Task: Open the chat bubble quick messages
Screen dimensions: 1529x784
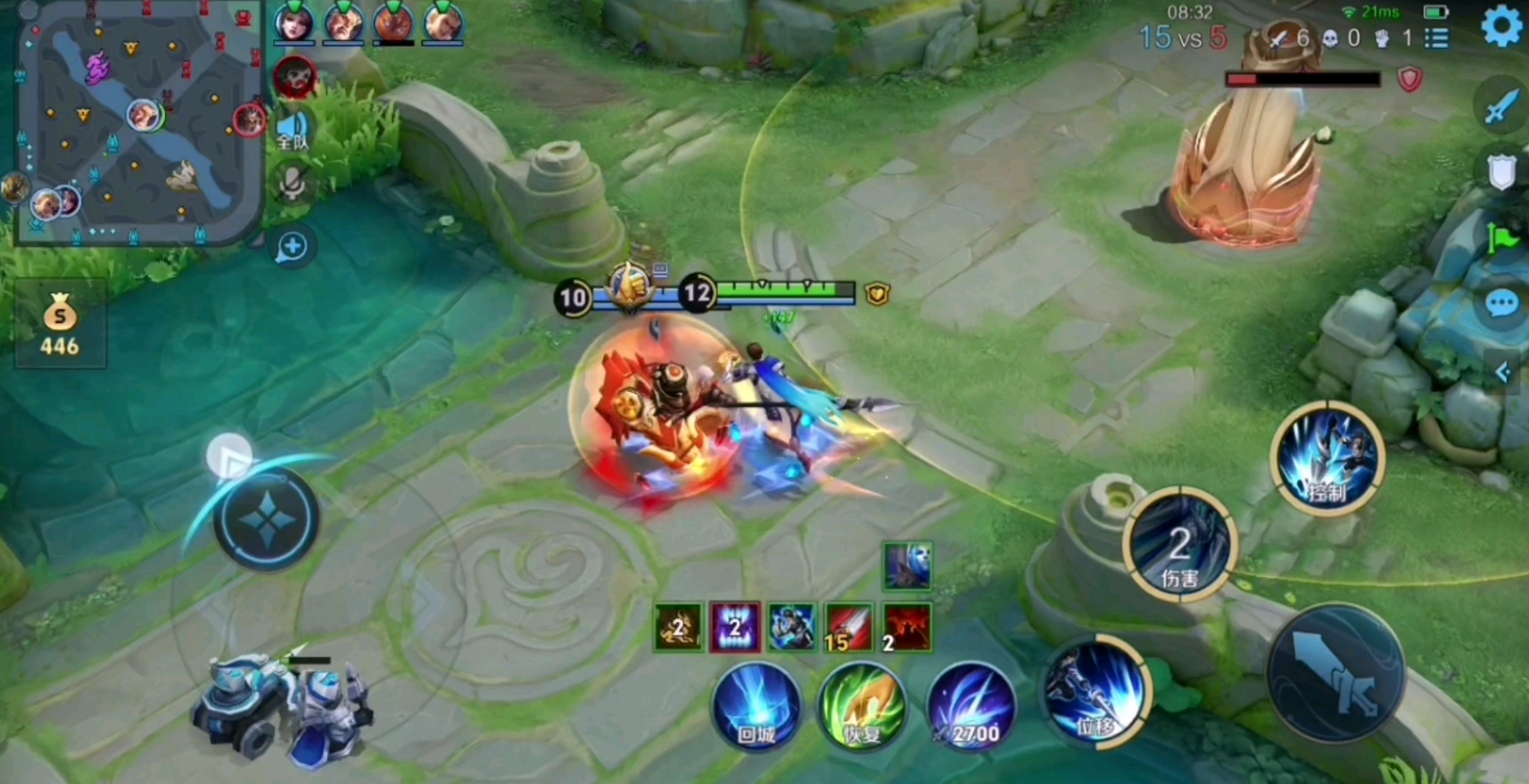Action: (1502, 303)
